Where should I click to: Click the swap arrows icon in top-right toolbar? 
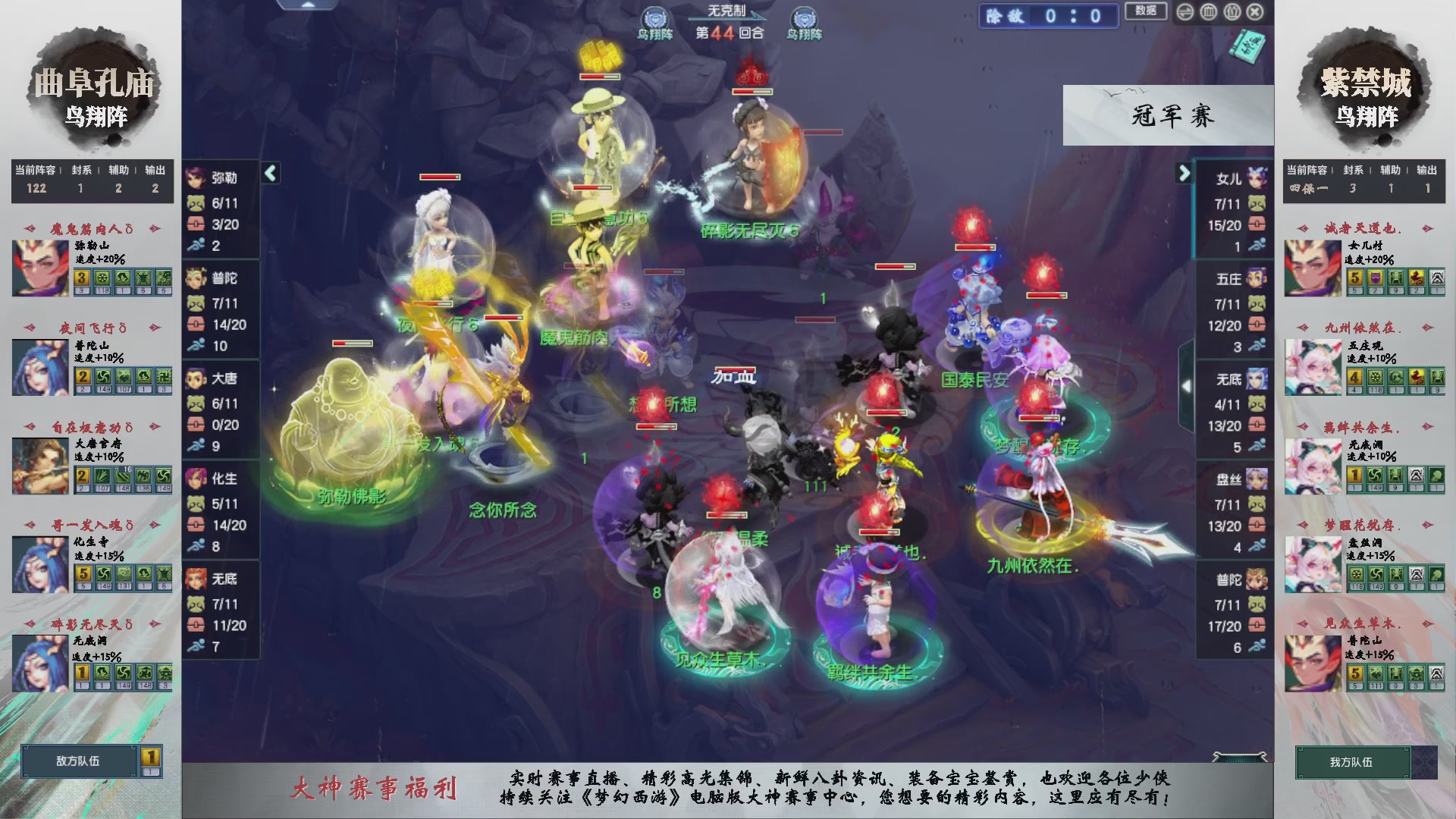click(1185, 11)
